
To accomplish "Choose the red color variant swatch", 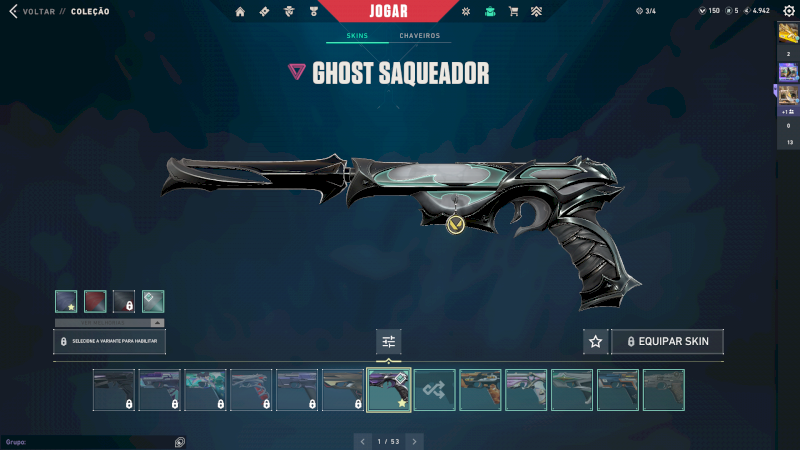I will click(95, 301).
